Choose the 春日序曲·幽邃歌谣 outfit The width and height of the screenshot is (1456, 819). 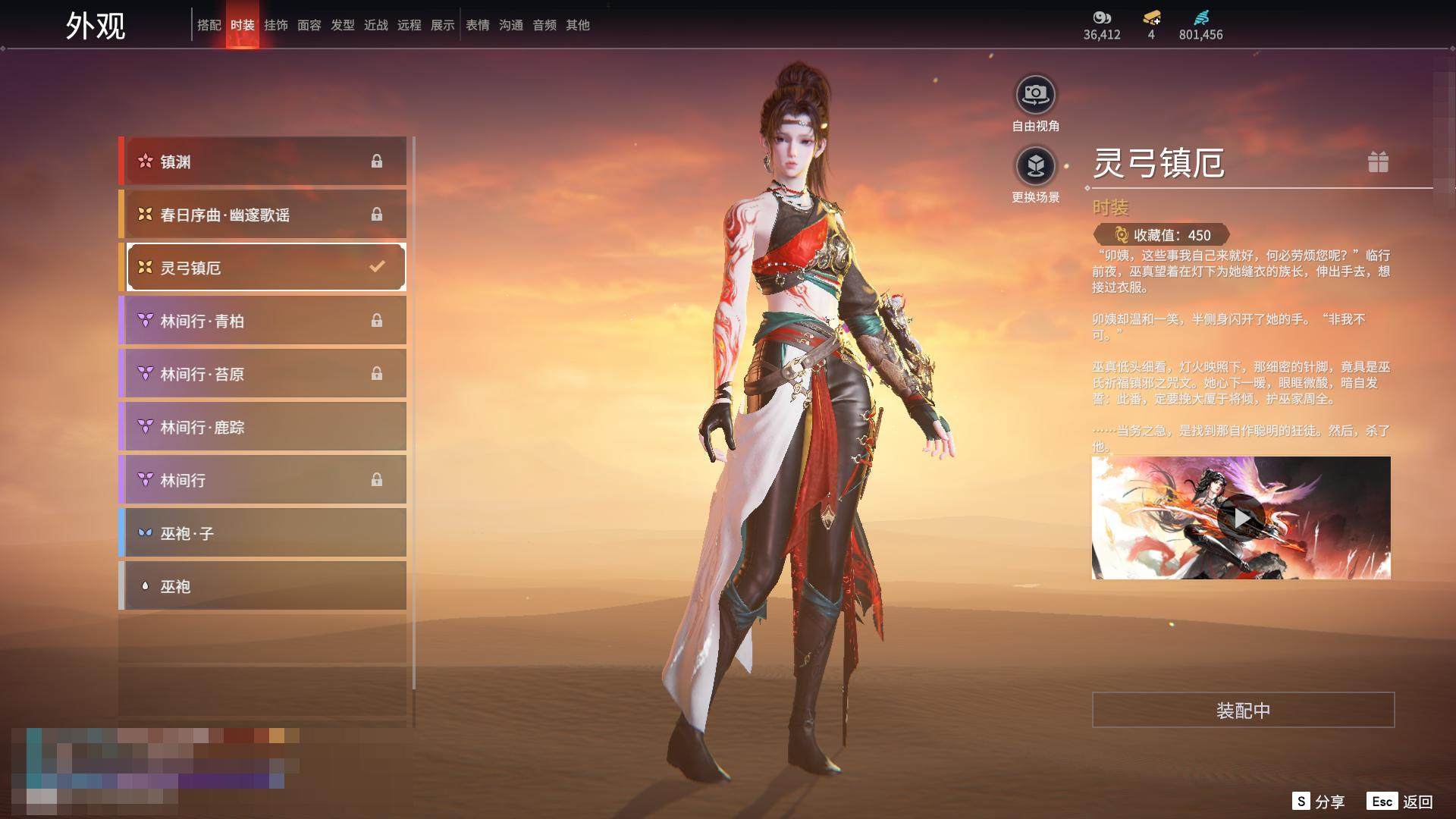pyautogui.click(x=263, y=215)
